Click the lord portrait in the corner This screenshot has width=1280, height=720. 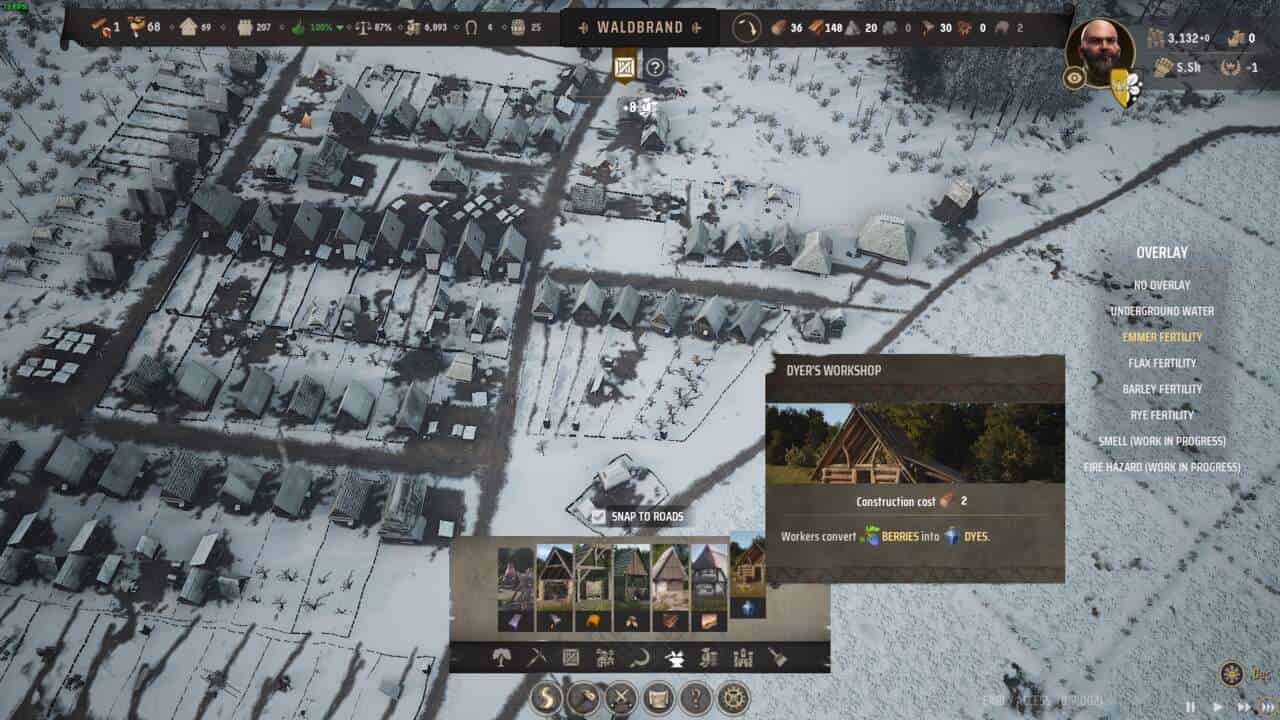pyautogui.click(x=1100, y=52)
